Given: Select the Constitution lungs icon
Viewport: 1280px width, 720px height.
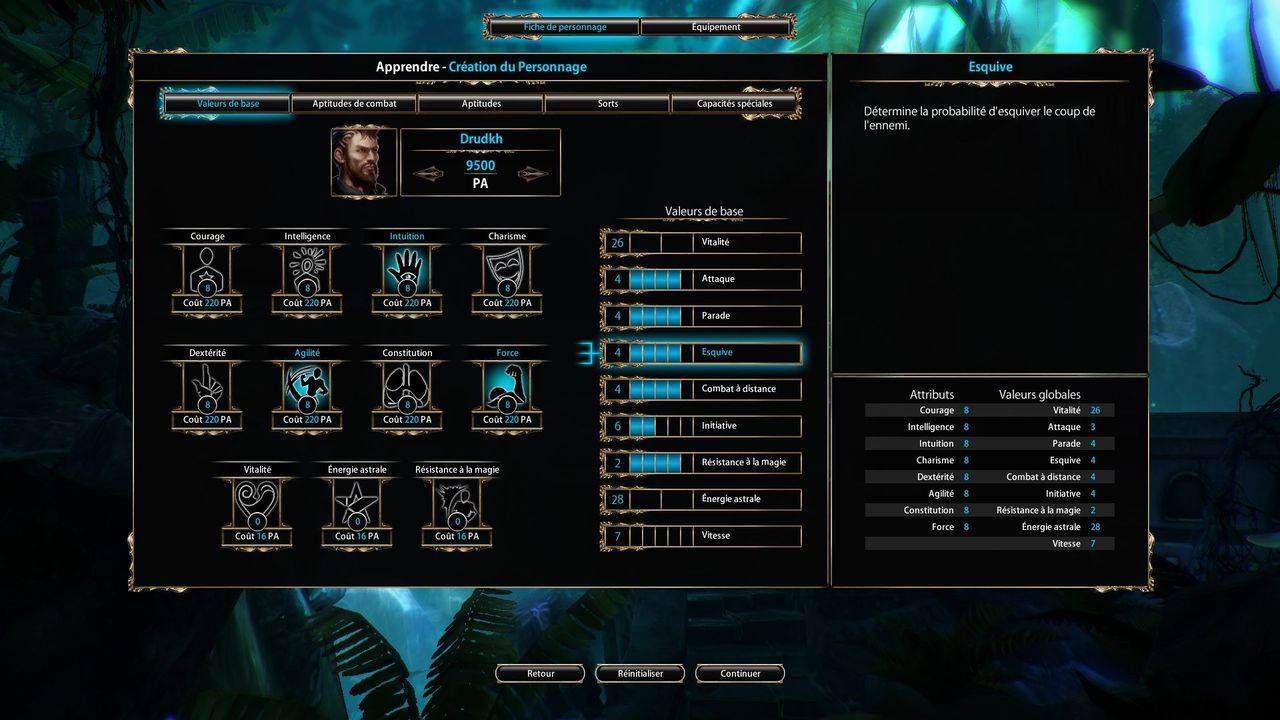Looking at the screenshot, I should (407, 387).
